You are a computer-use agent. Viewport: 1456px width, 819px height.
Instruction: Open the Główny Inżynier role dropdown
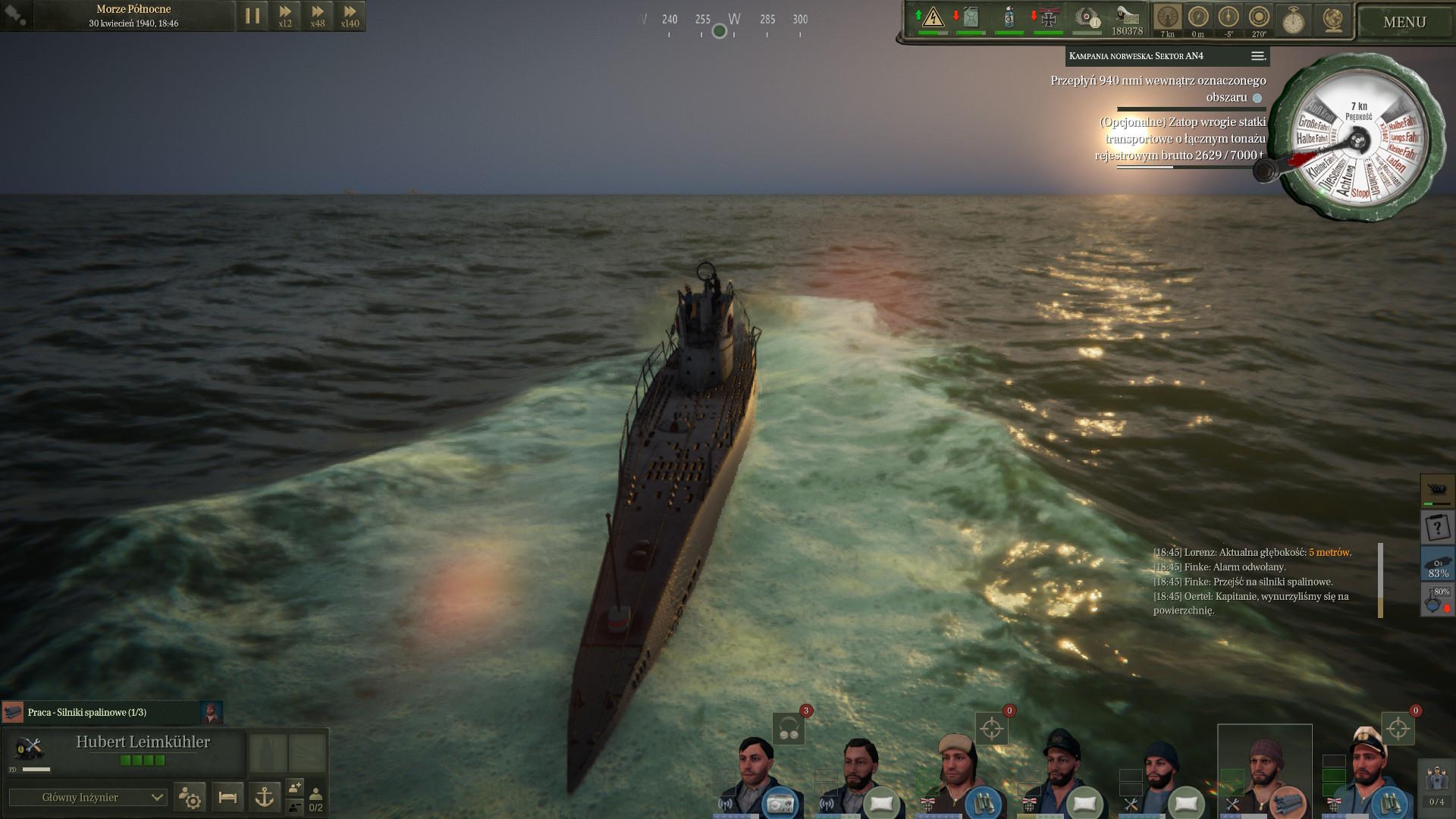pyautogui.click(x=87, y=797)
